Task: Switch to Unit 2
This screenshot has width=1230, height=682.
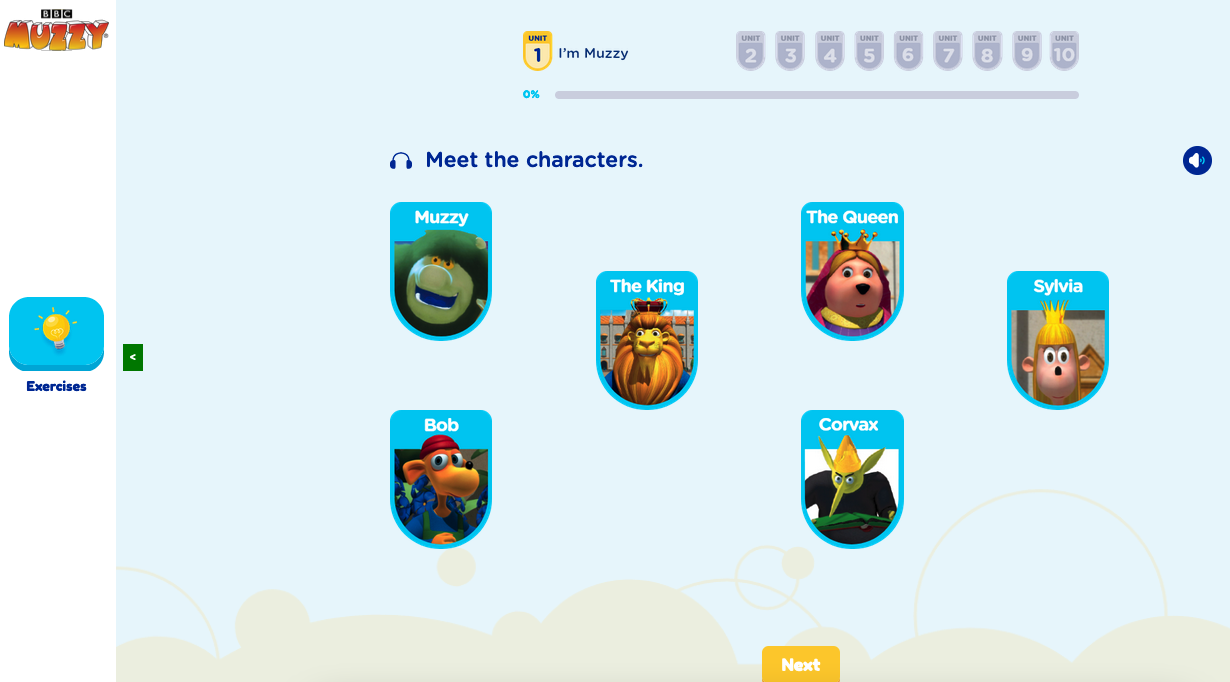Action: pyautogui.click(x=751, y=51)
